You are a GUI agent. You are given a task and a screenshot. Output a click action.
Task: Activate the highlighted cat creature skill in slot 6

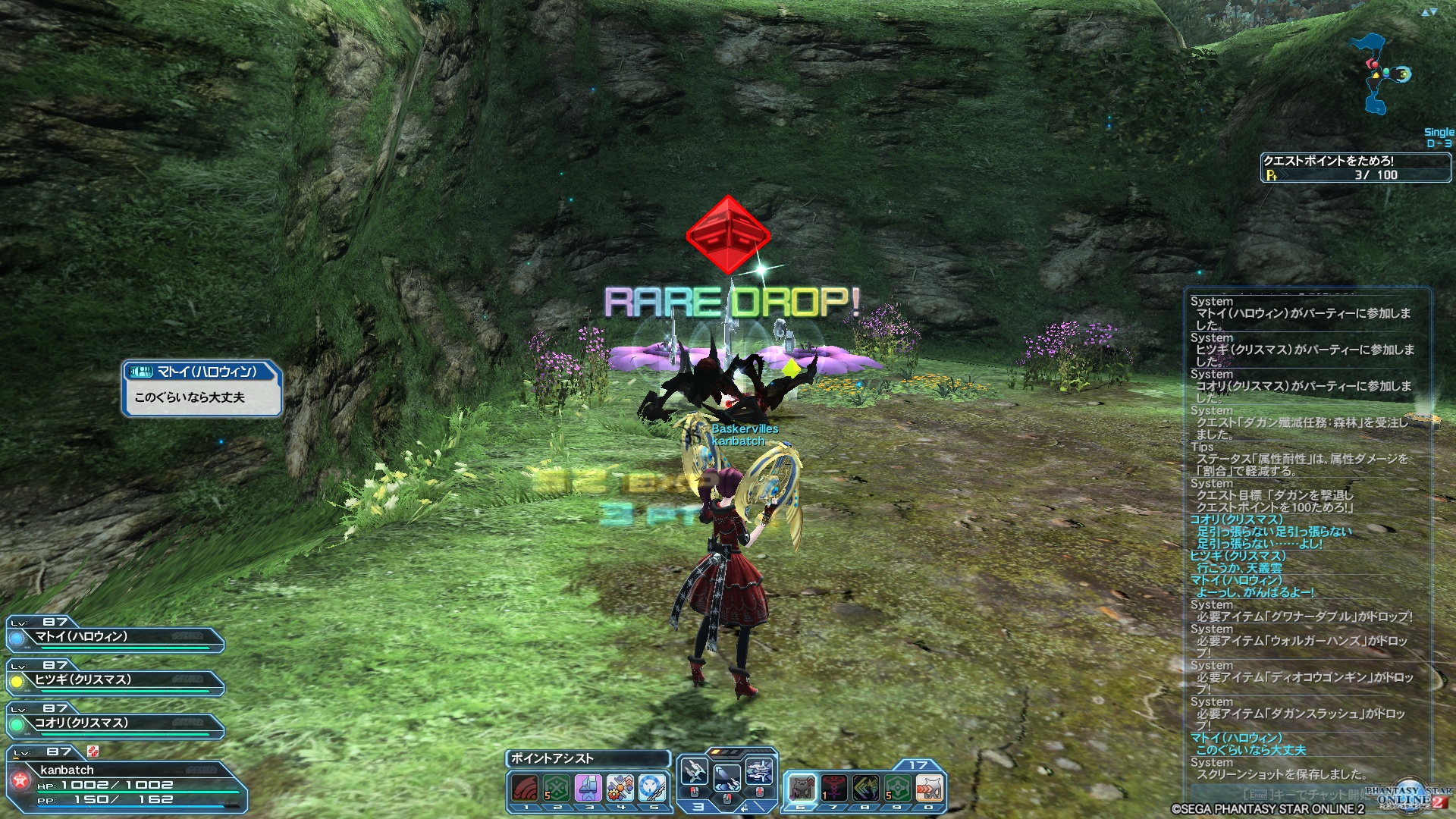802,789
